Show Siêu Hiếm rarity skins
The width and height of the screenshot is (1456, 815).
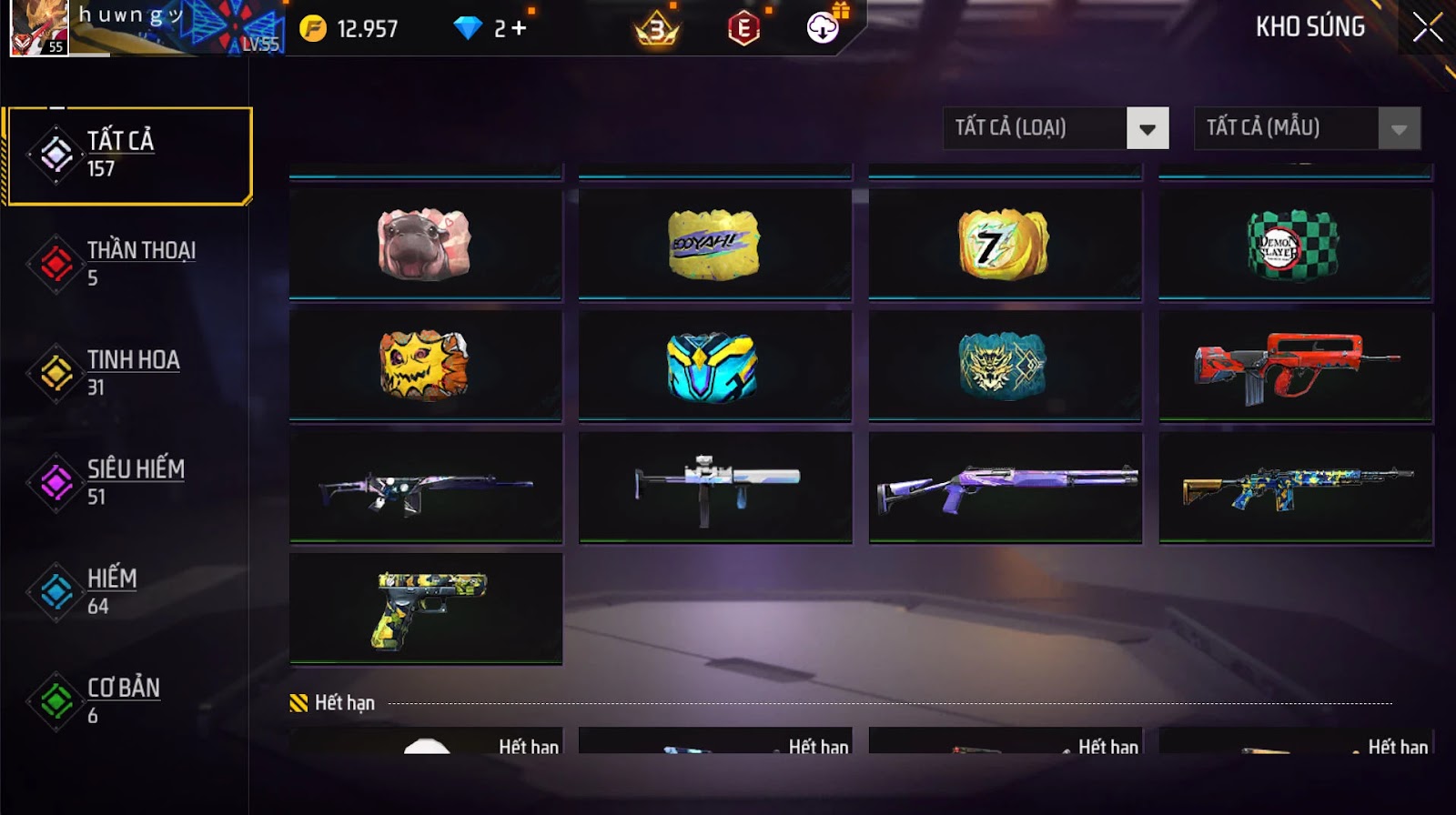tap(127, 482)
